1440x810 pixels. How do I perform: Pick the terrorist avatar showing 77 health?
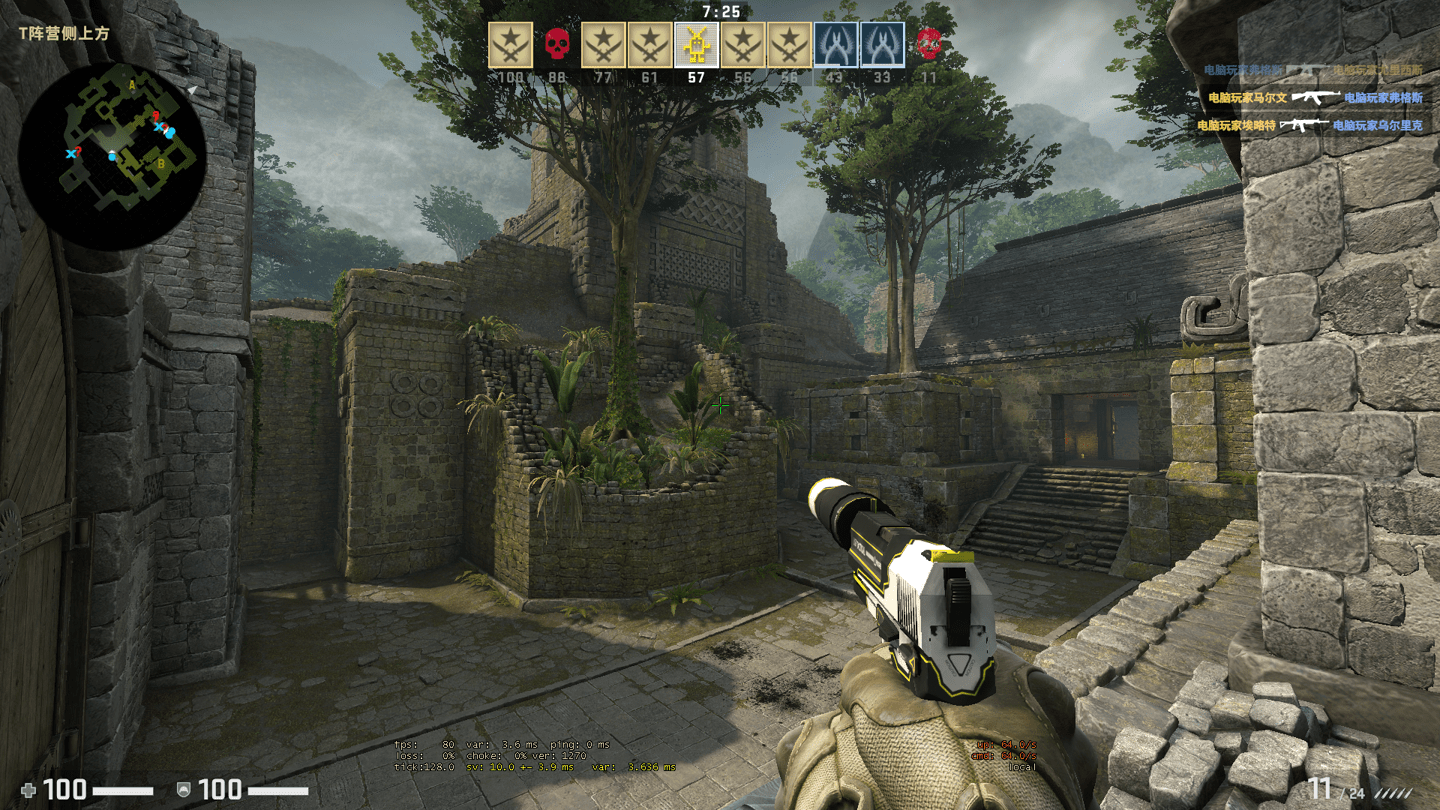[x=603, y=45]
